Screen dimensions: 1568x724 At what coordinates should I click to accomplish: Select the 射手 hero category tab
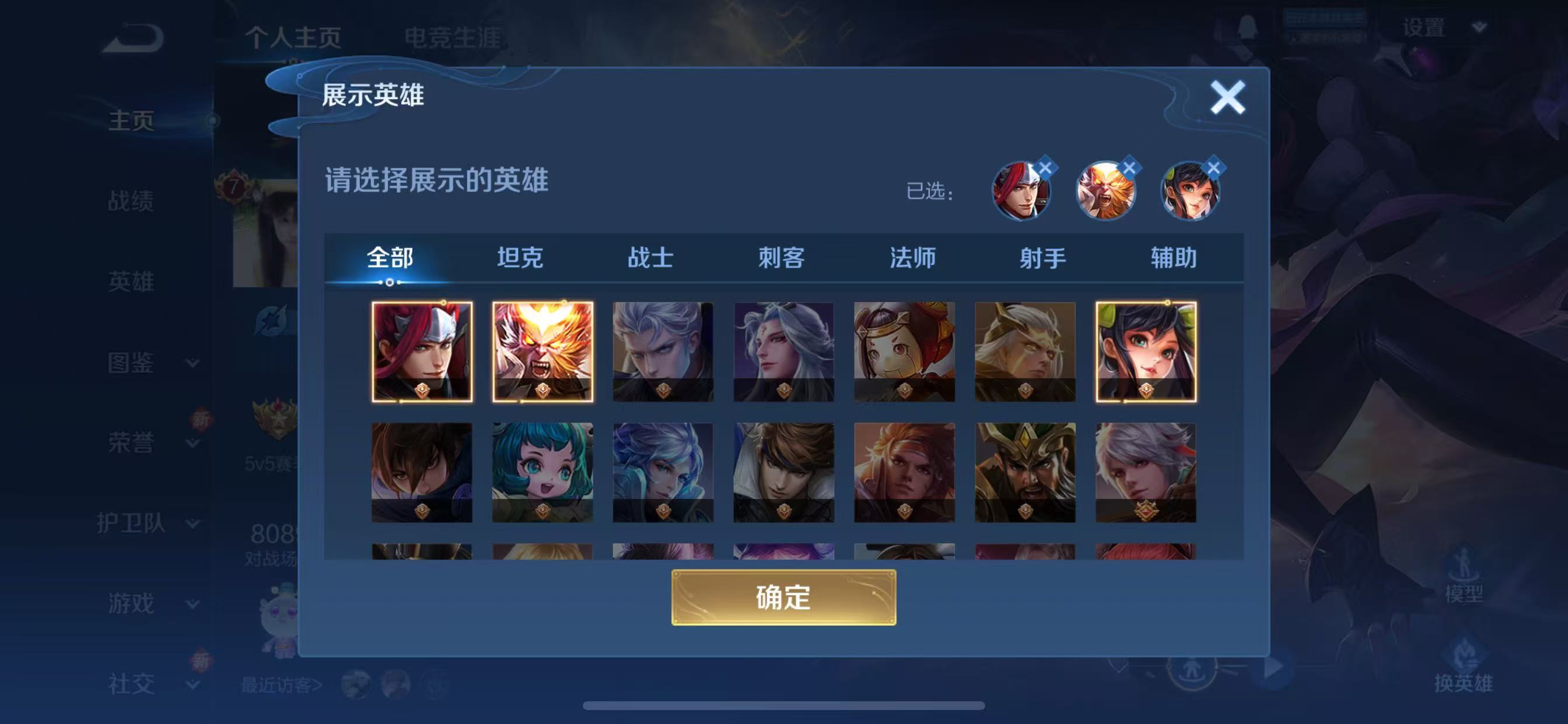click(1044, 258)
